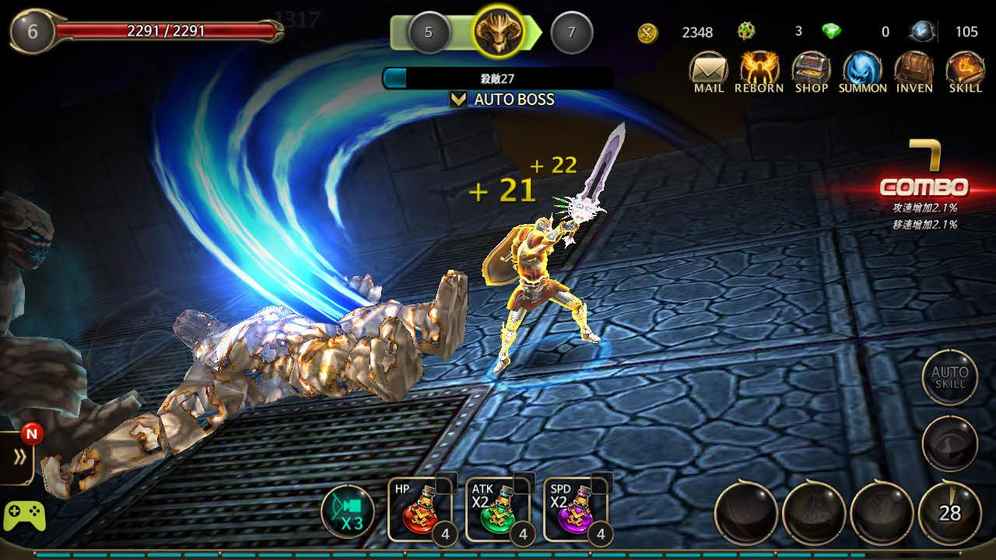This screenshot has height=560, width=996.
Task: Challenge the golden boss stage icon
Action: [499, 32]
